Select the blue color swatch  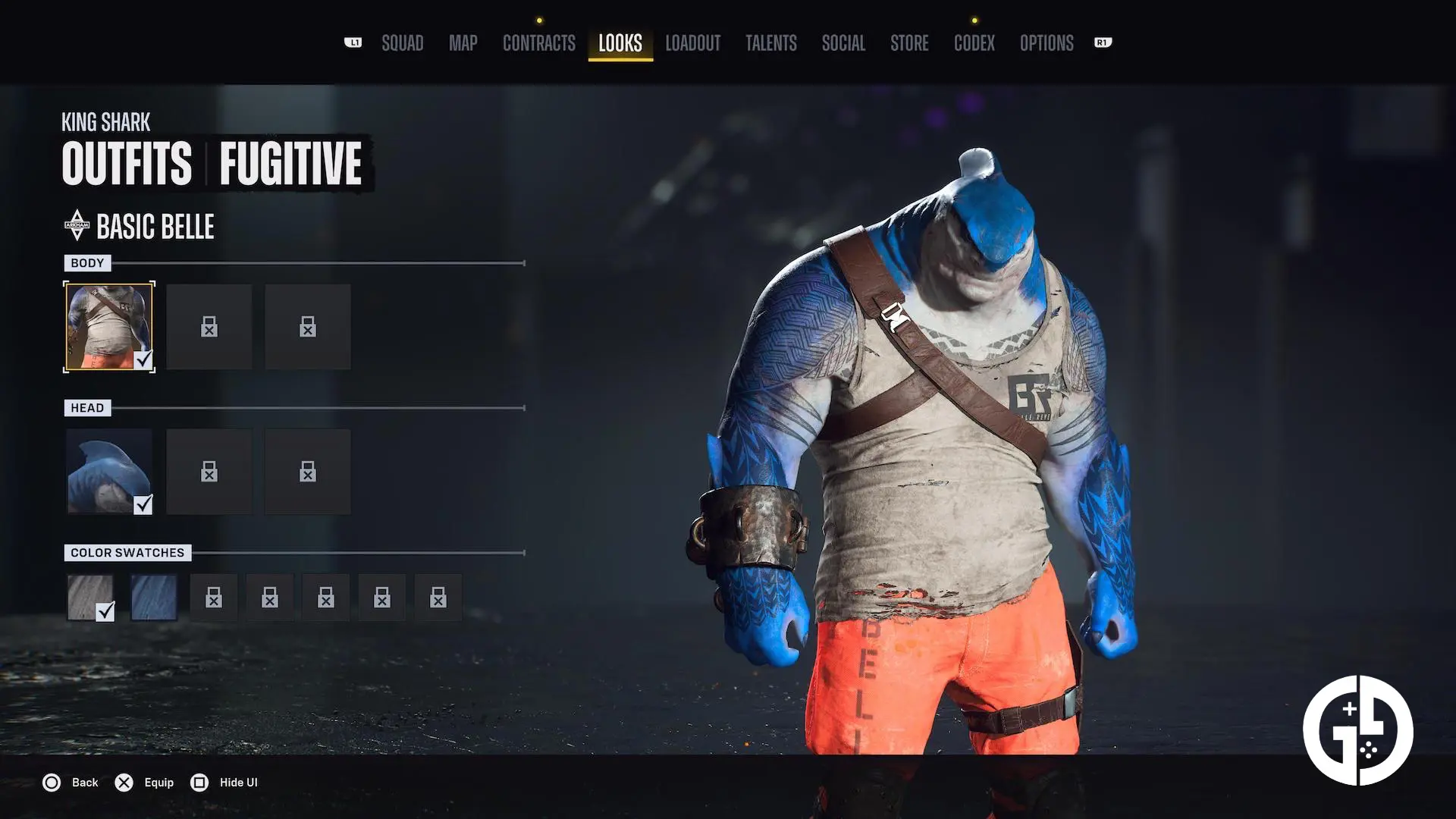[x=154, y=597]
